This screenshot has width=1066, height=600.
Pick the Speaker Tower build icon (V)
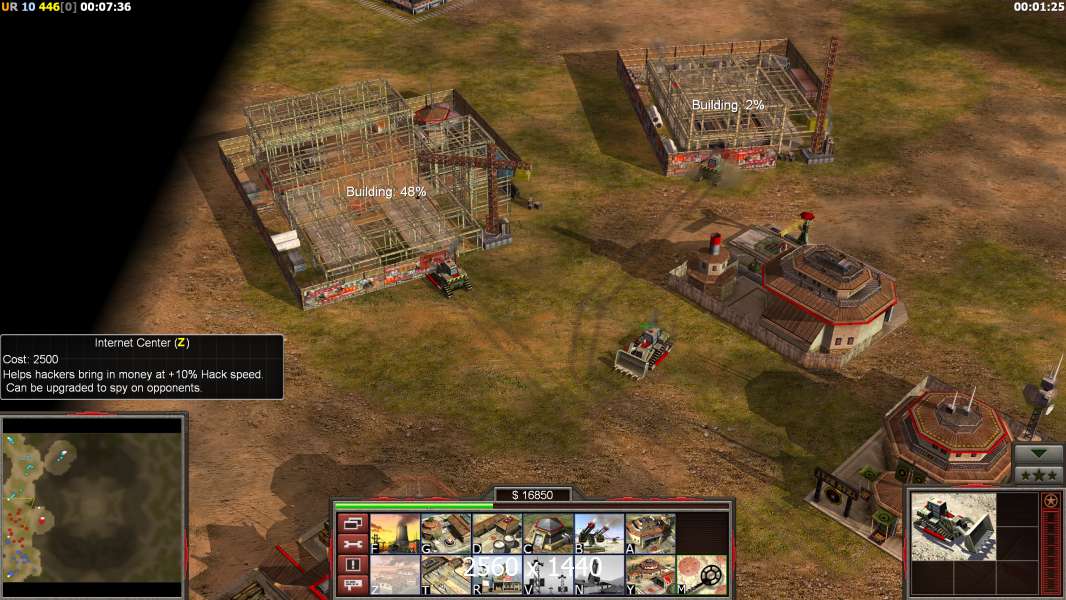point(549,575)
